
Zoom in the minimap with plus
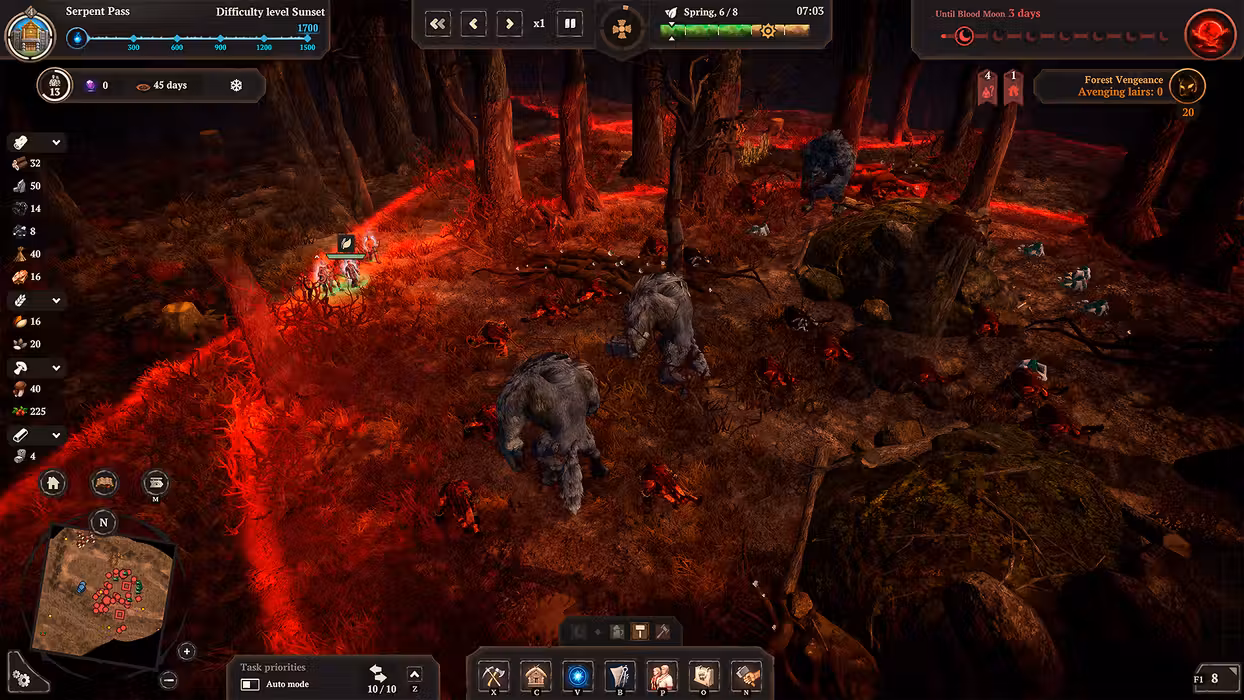click(187, 651)
